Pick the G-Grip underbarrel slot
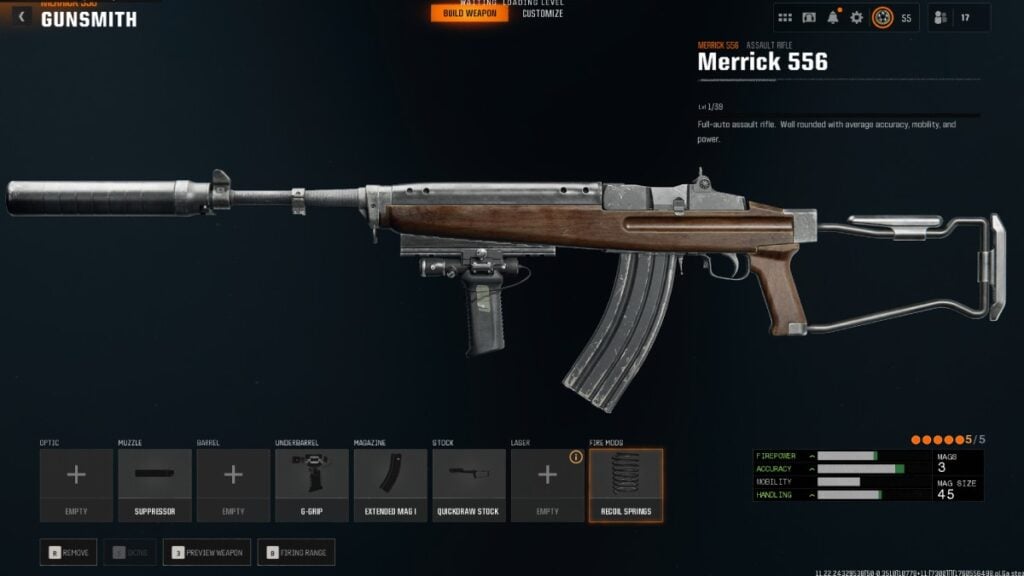Screen dimensions: 1024x576 [x=312, y=485]
